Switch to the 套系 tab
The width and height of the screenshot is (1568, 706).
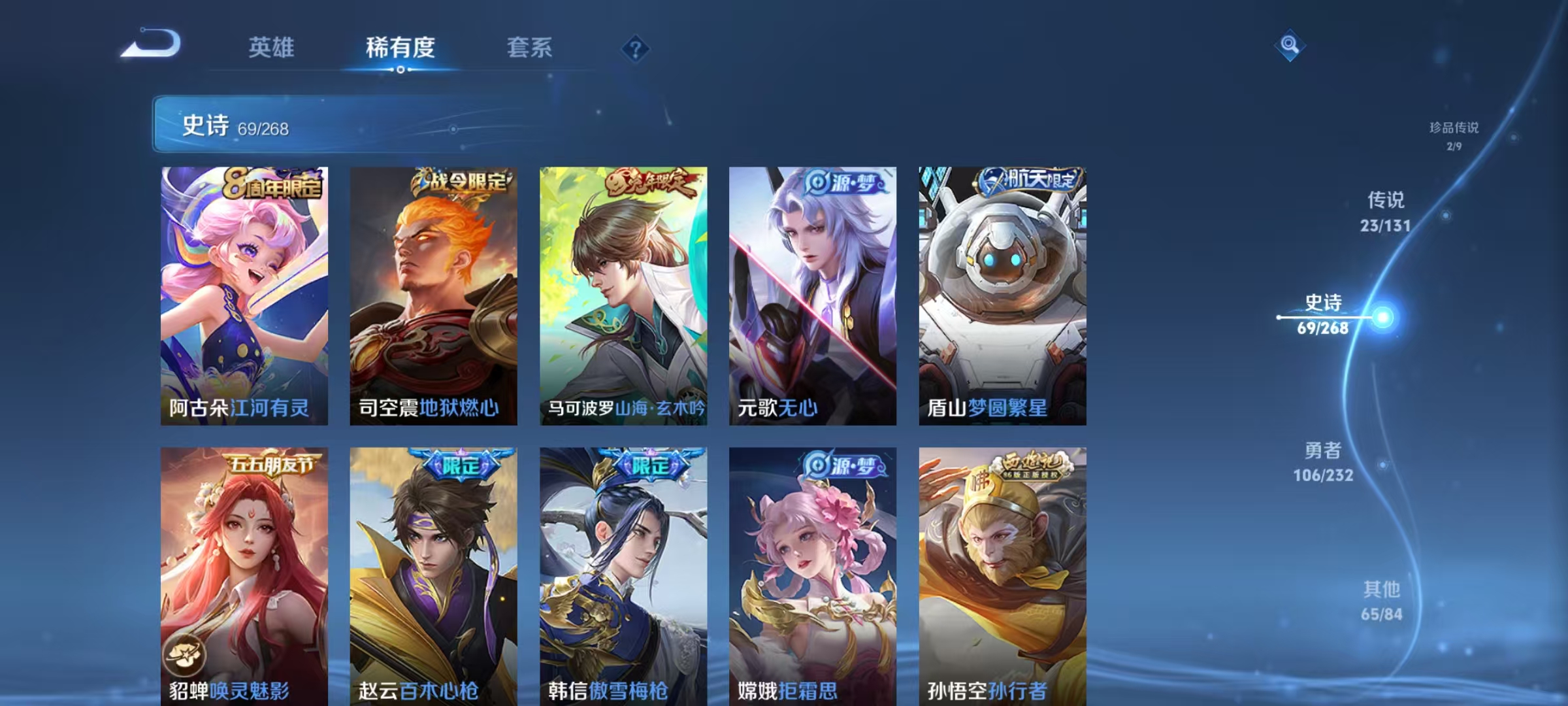(530, 47)
